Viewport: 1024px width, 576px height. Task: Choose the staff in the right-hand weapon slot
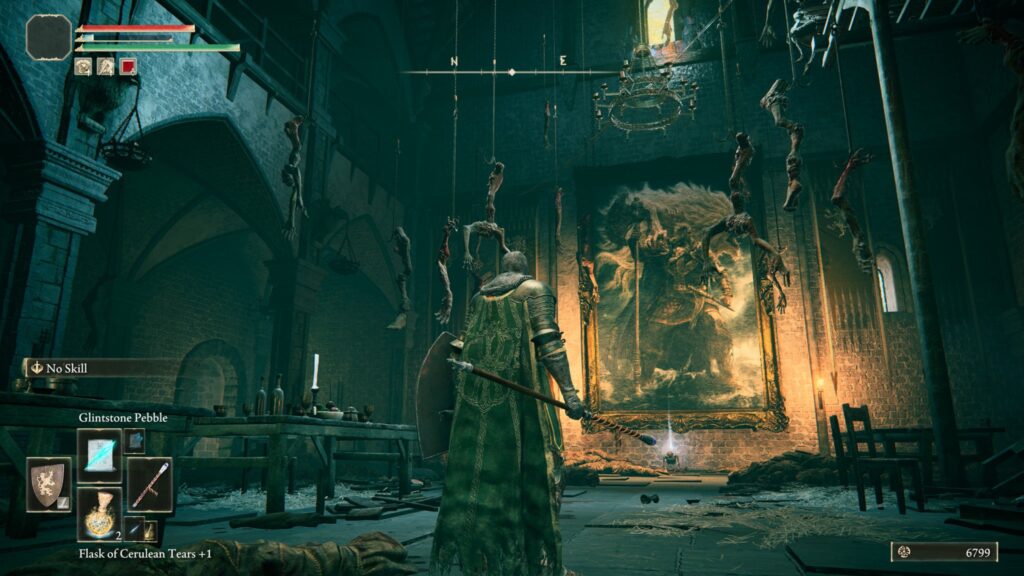tap(149, 485)
